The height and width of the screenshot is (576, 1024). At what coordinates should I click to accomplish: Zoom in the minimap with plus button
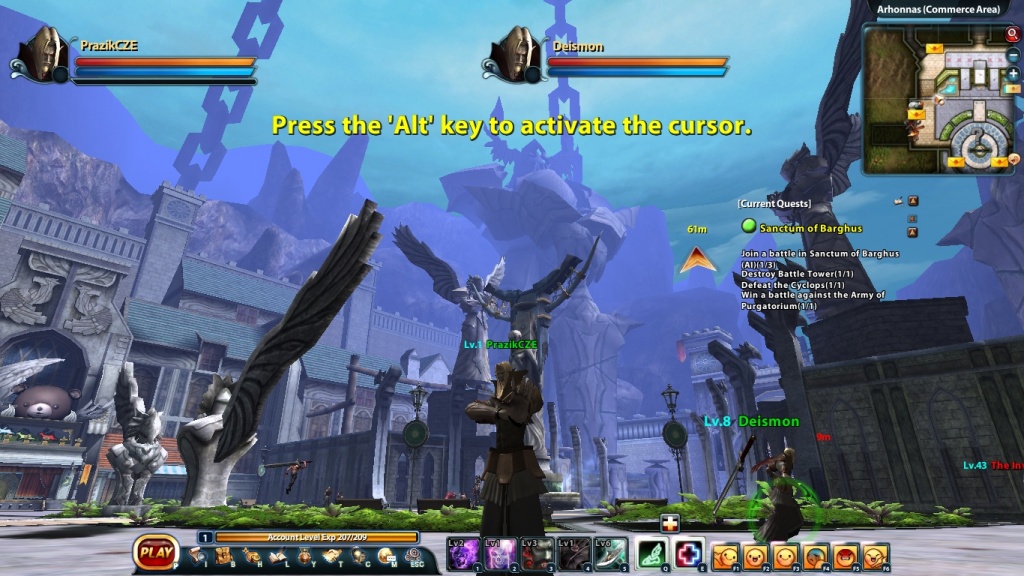pyautogui.click(x=1012, y=74)
